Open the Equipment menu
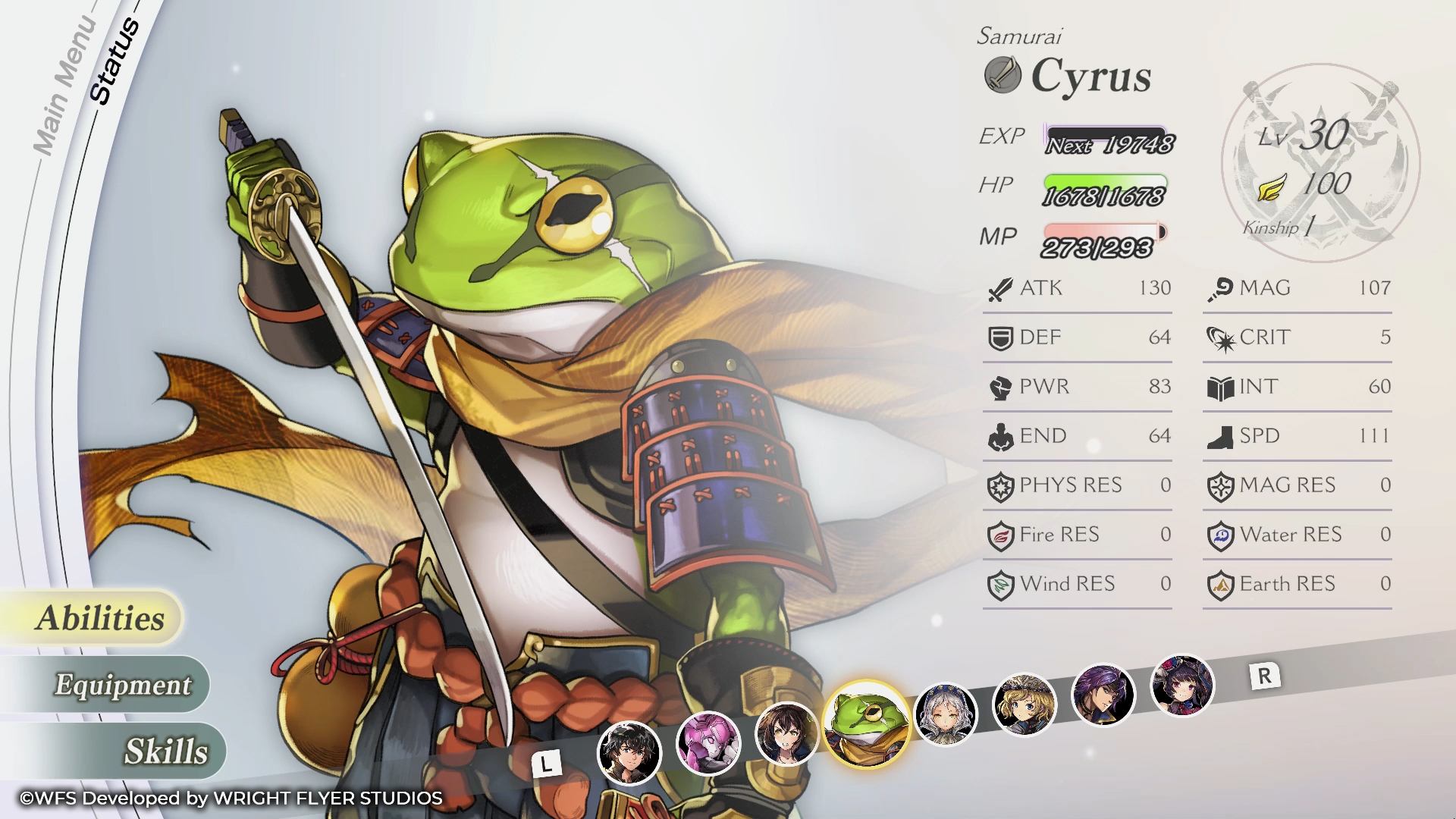1456x819 pixels. click(x=123, y=685)
